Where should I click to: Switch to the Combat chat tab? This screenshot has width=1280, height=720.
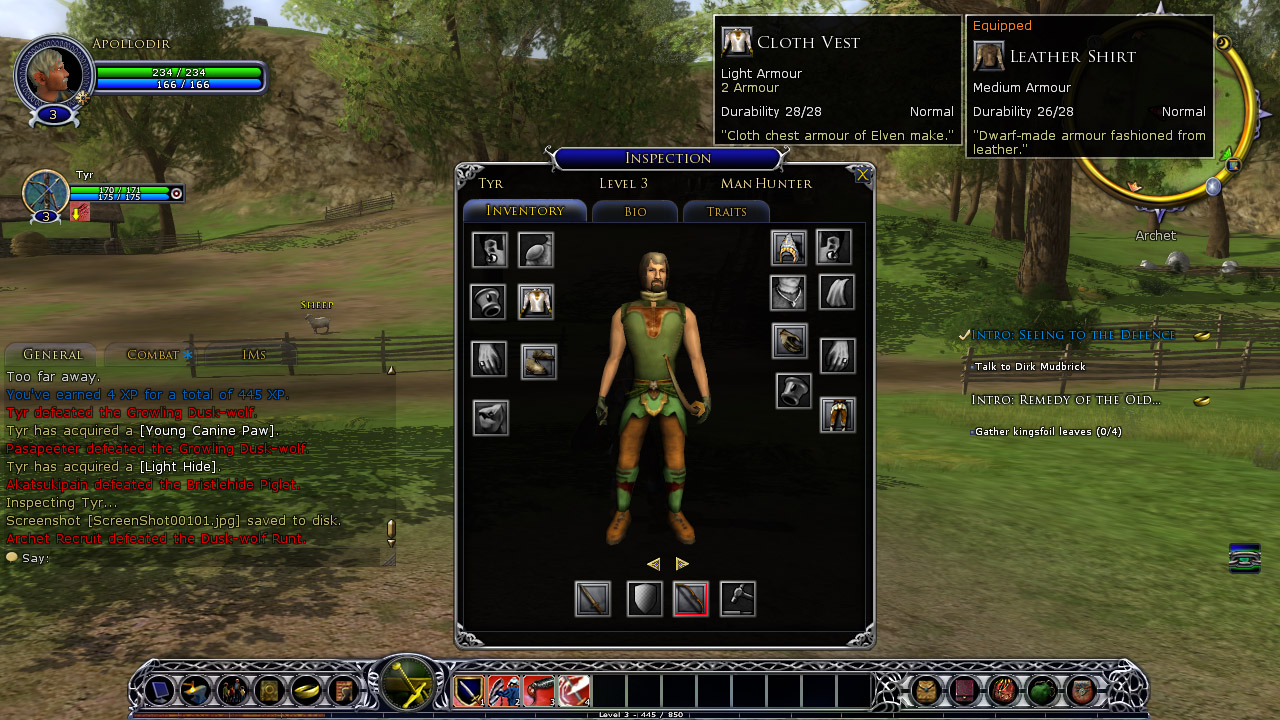(x=153, y=354)
